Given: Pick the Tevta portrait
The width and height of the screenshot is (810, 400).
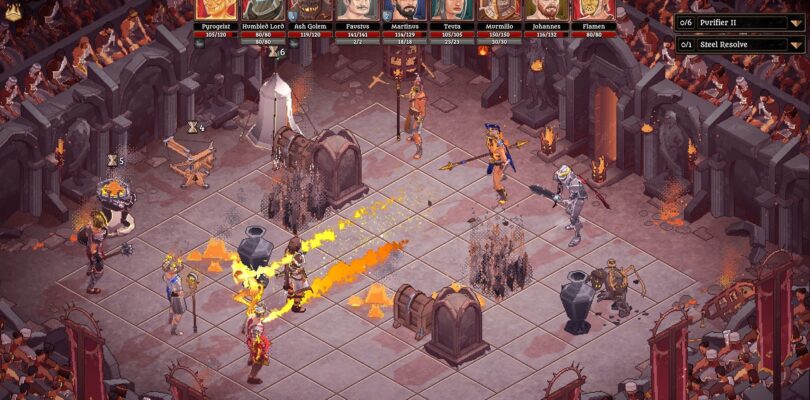Looking at the screenshot, I should point(452,10).
